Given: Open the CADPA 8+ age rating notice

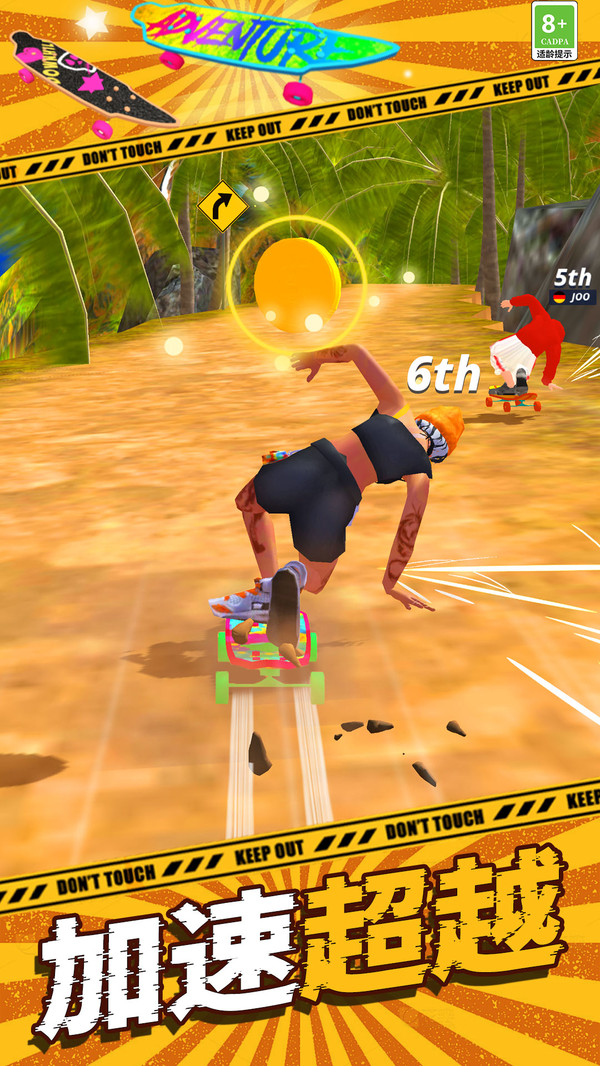Looking at the screenshot, I should (x=554, y=31).
